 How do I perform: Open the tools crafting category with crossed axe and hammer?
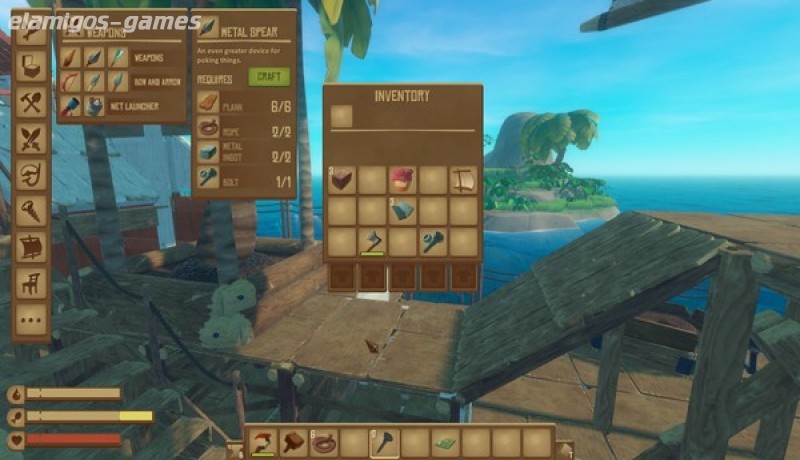tap(32, 101)
